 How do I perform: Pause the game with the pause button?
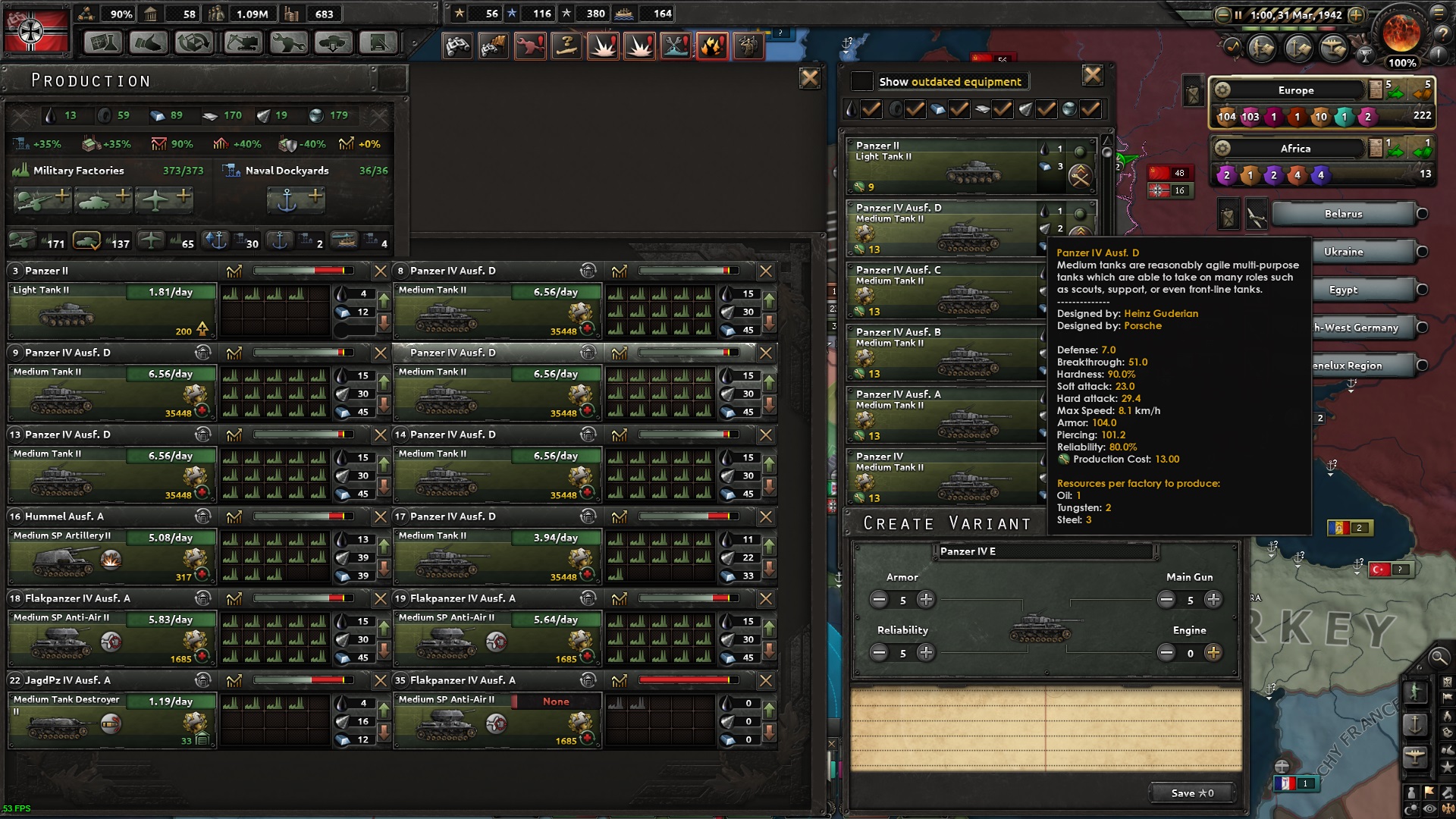pos(1238,14)
